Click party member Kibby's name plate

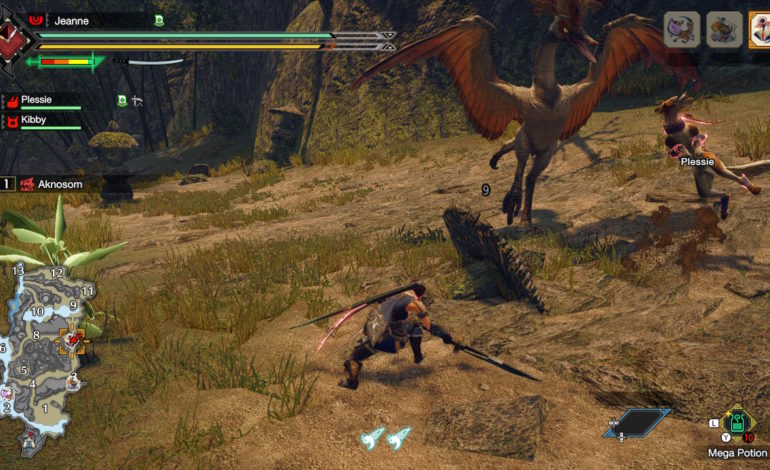[x=42, y=120]
